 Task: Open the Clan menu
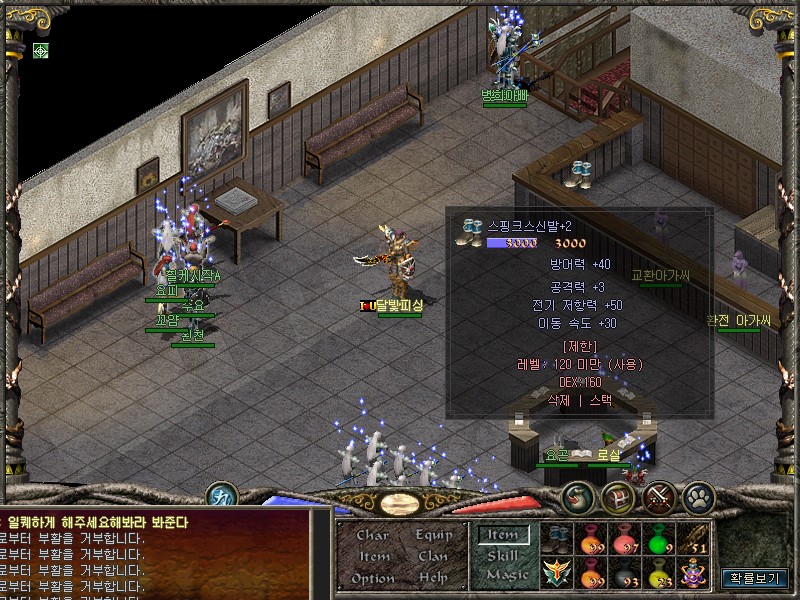point(433,556)
